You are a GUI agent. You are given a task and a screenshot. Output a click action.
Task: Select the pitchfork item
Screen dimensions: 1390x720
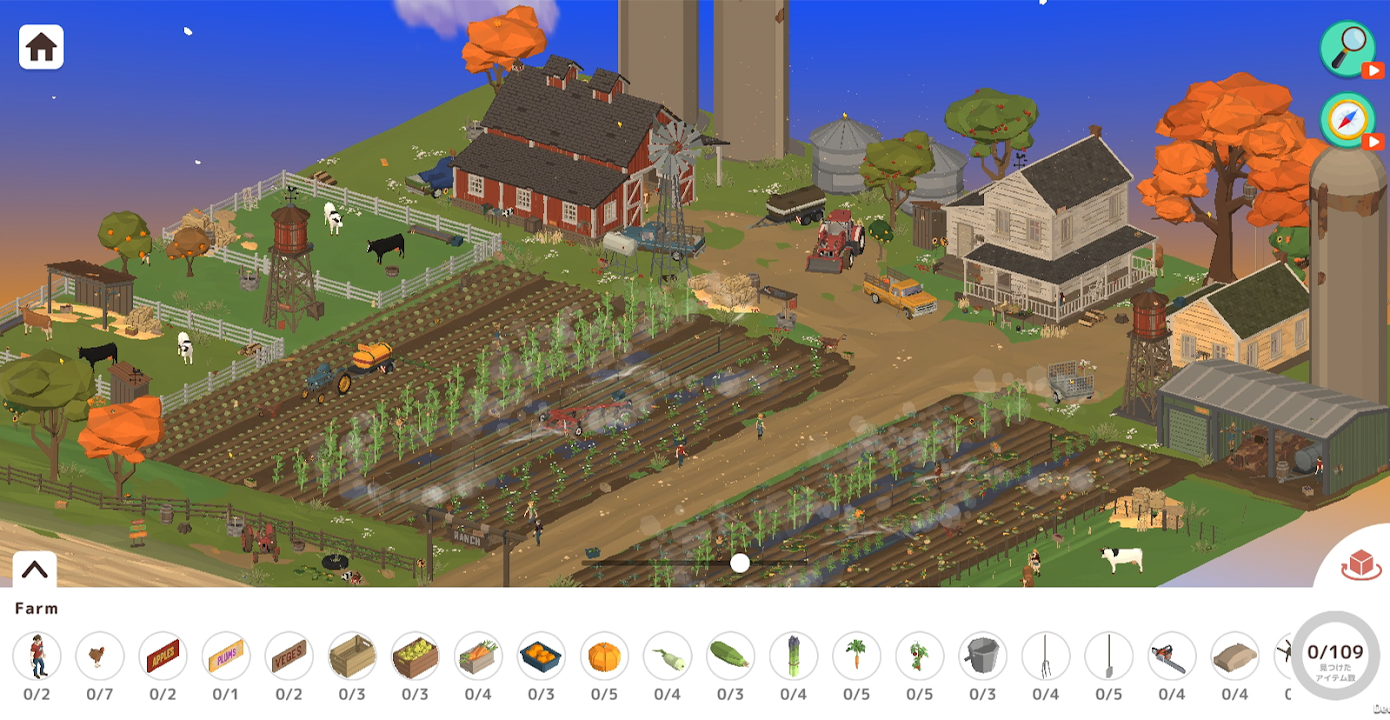pyautogui.click(x=1045, y=657)
